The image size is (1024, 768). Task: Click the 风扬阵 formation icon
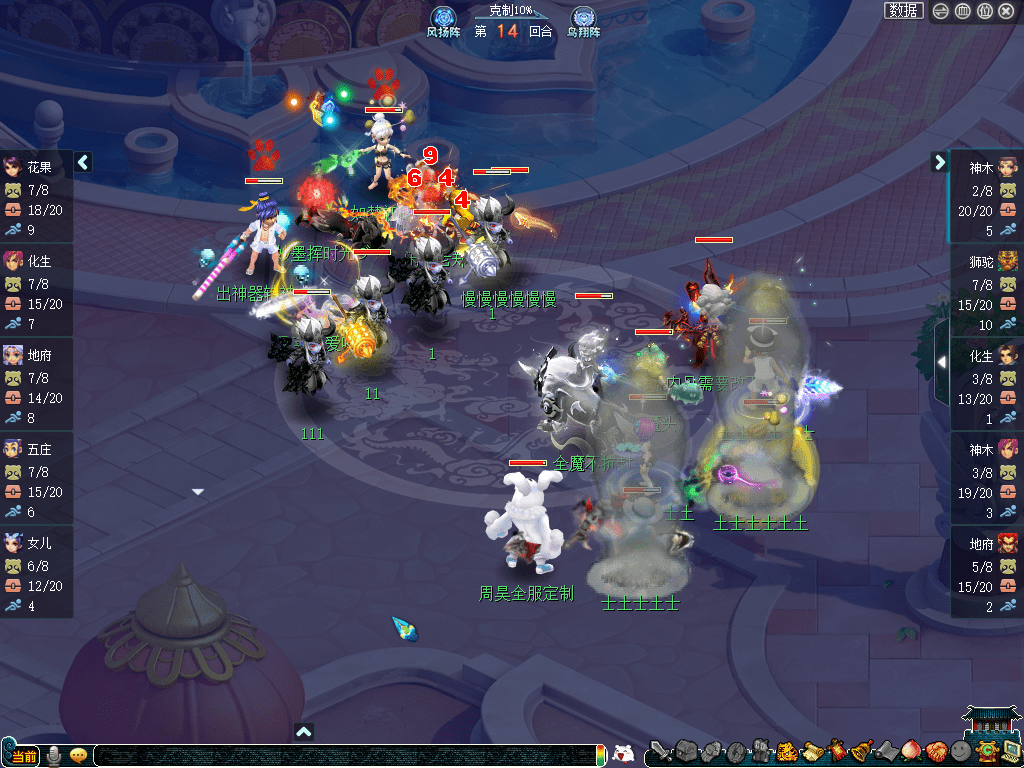(x=443, y=18)
